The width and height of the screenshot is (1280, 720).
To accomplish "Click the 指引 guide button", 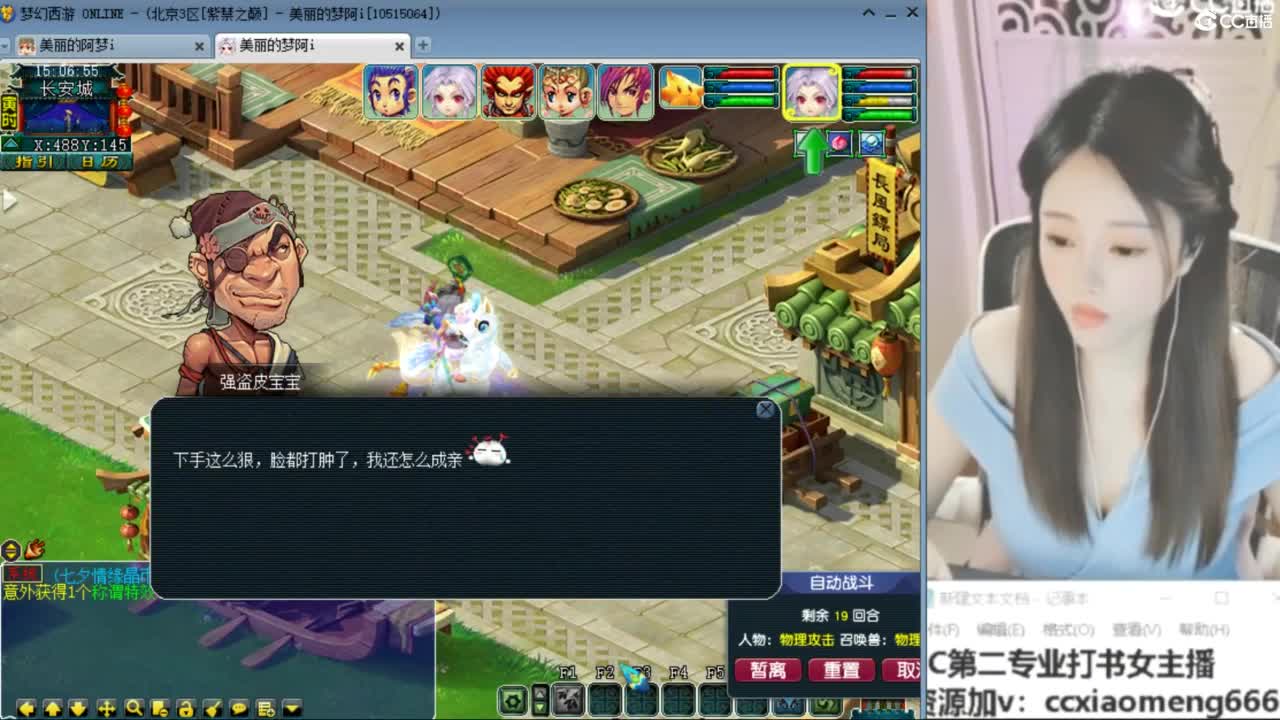I will [x=34, y=161].
